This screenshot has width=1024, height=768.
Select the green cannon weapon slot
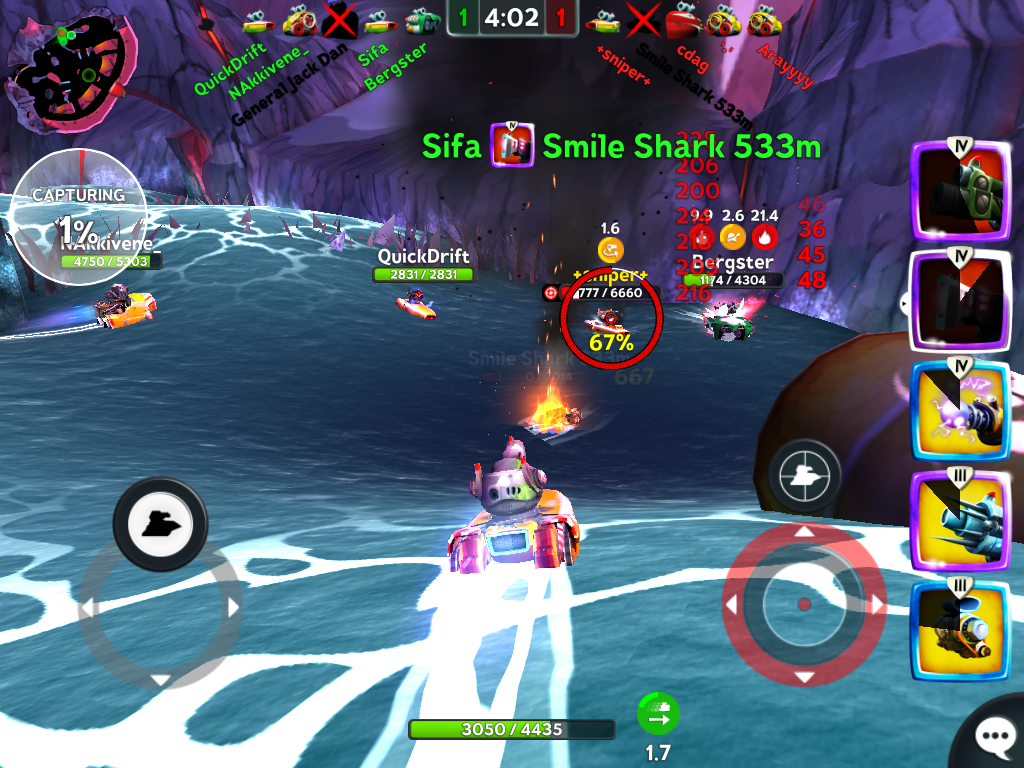[959, 191]
